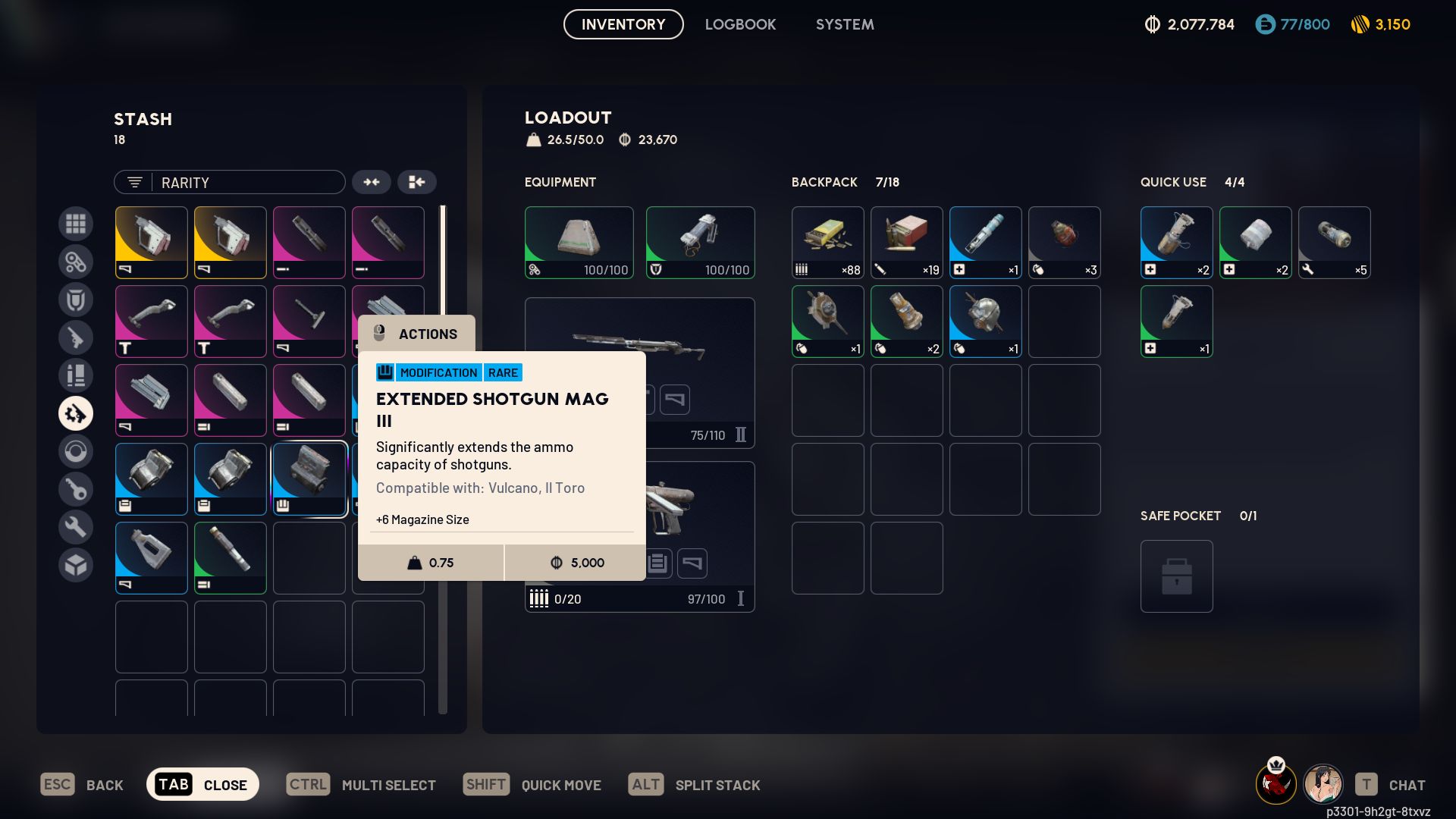
Task: Click the filter funnel icon beside Rarity
Action: [x=134, y=182]
